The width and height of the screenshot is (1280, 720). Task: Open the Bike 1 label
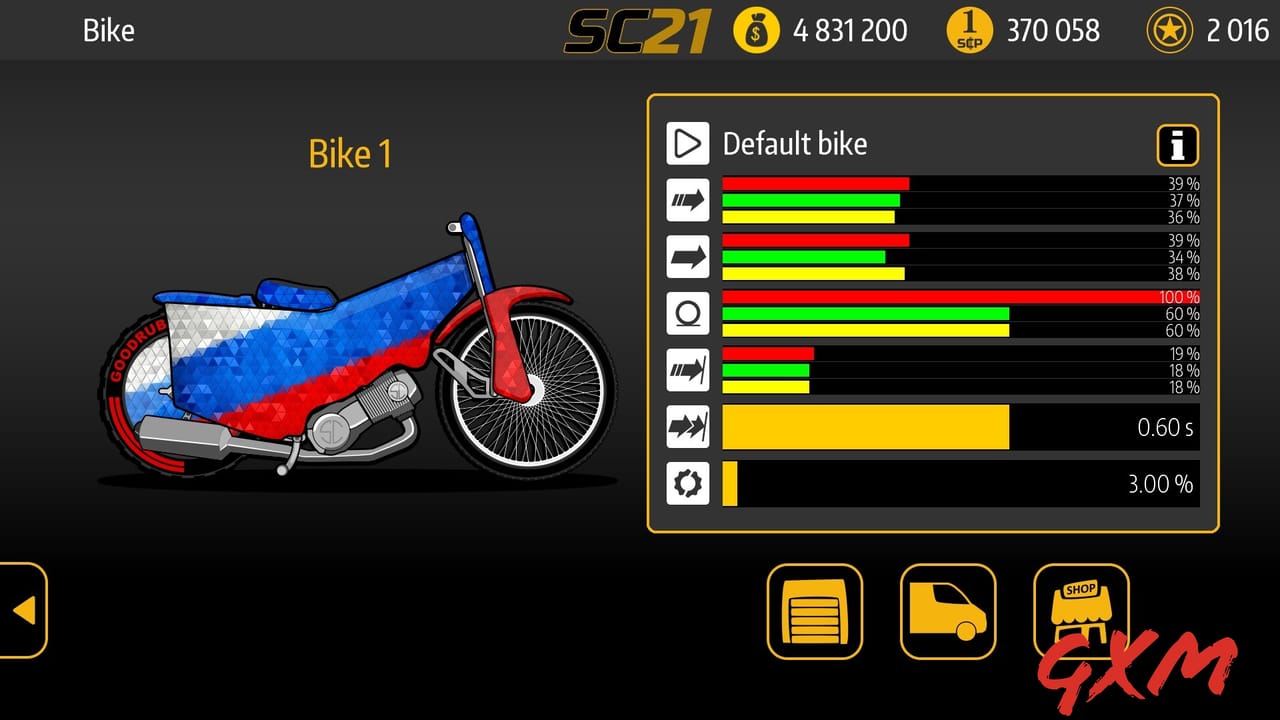coord(349,154)
